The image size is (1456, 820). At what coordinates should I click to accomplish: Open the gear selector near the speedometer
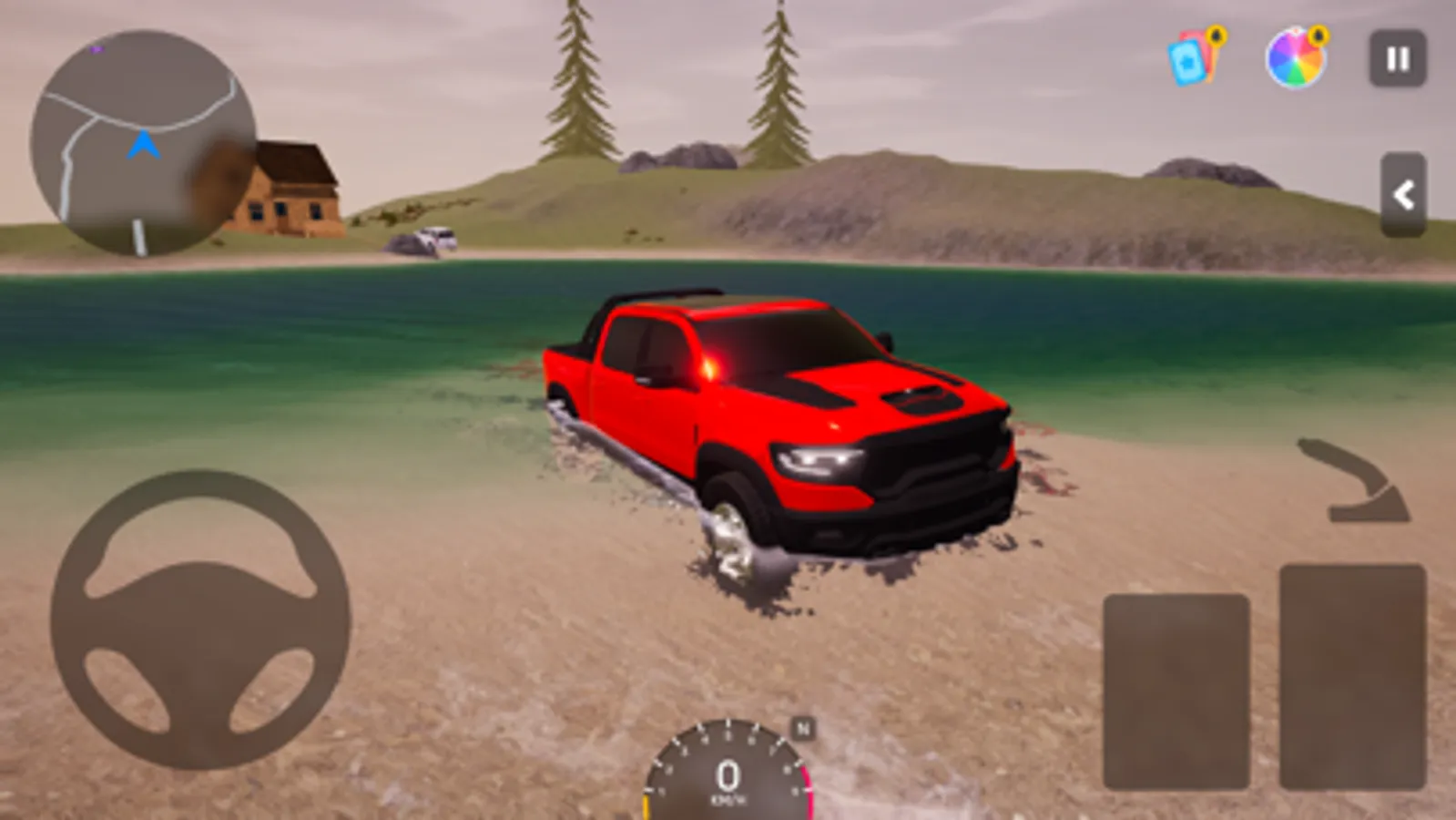(x=802, y=727)
